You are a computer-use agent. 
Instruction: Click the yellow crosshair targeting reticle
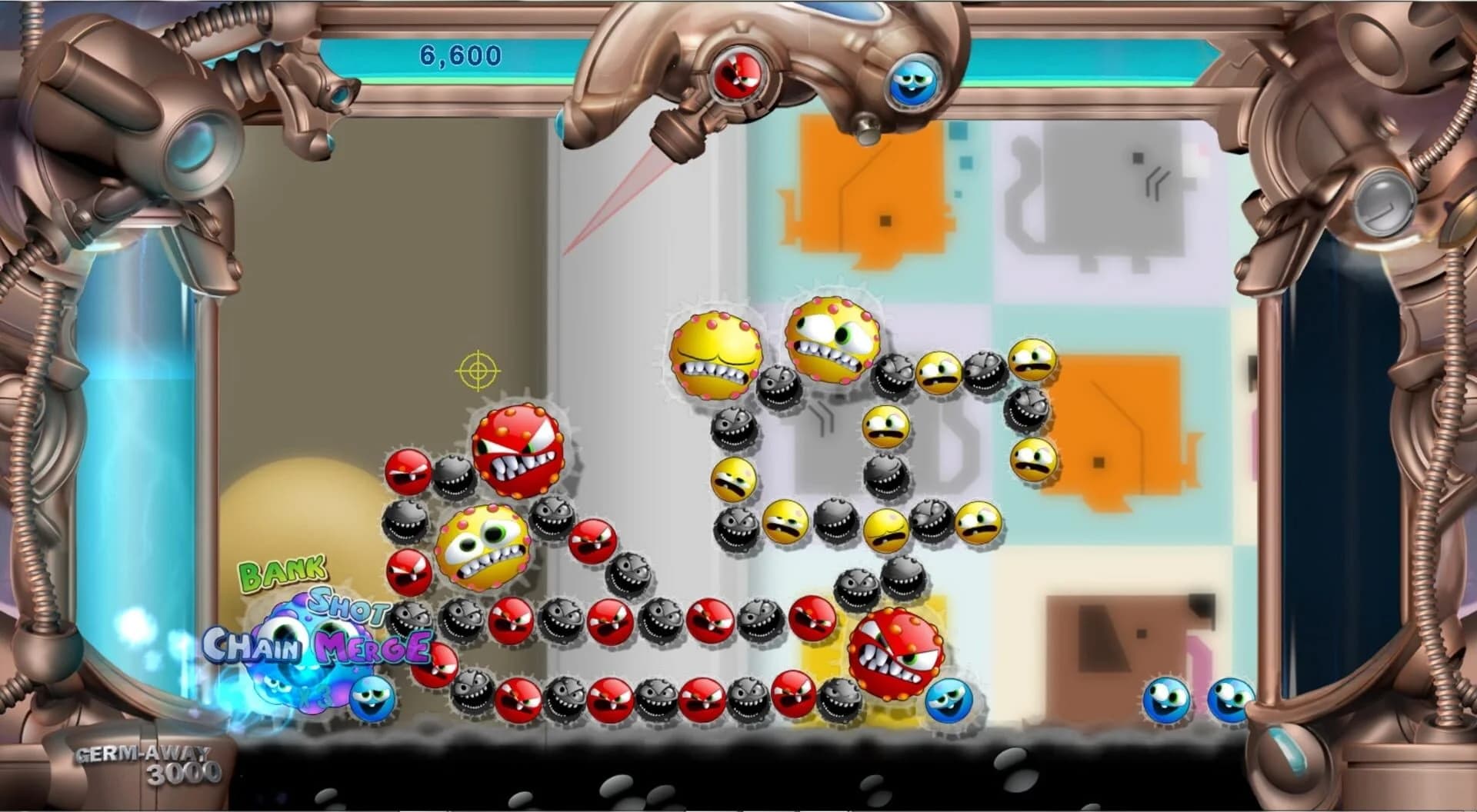480,371
